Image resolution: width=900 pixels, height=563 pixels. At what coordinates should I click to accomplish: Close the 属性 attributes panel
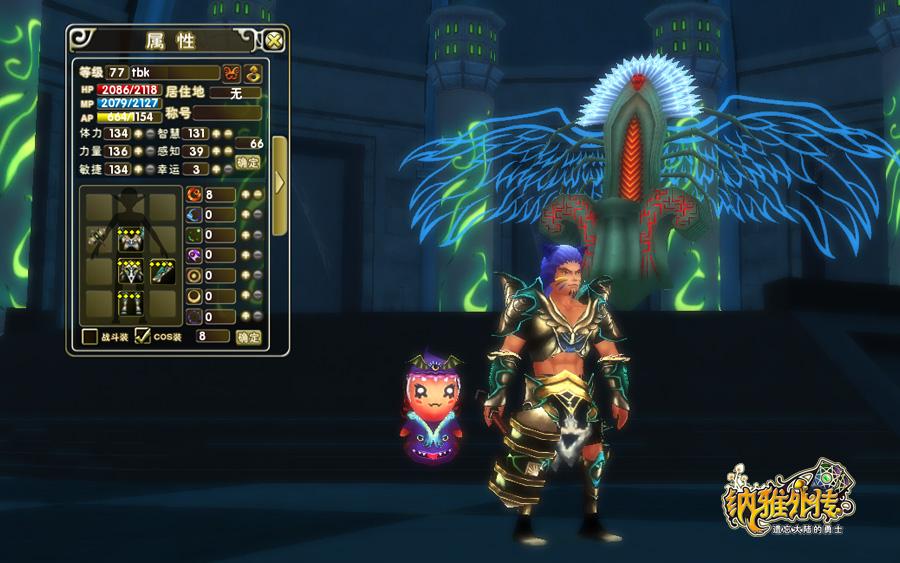[274, 41]
